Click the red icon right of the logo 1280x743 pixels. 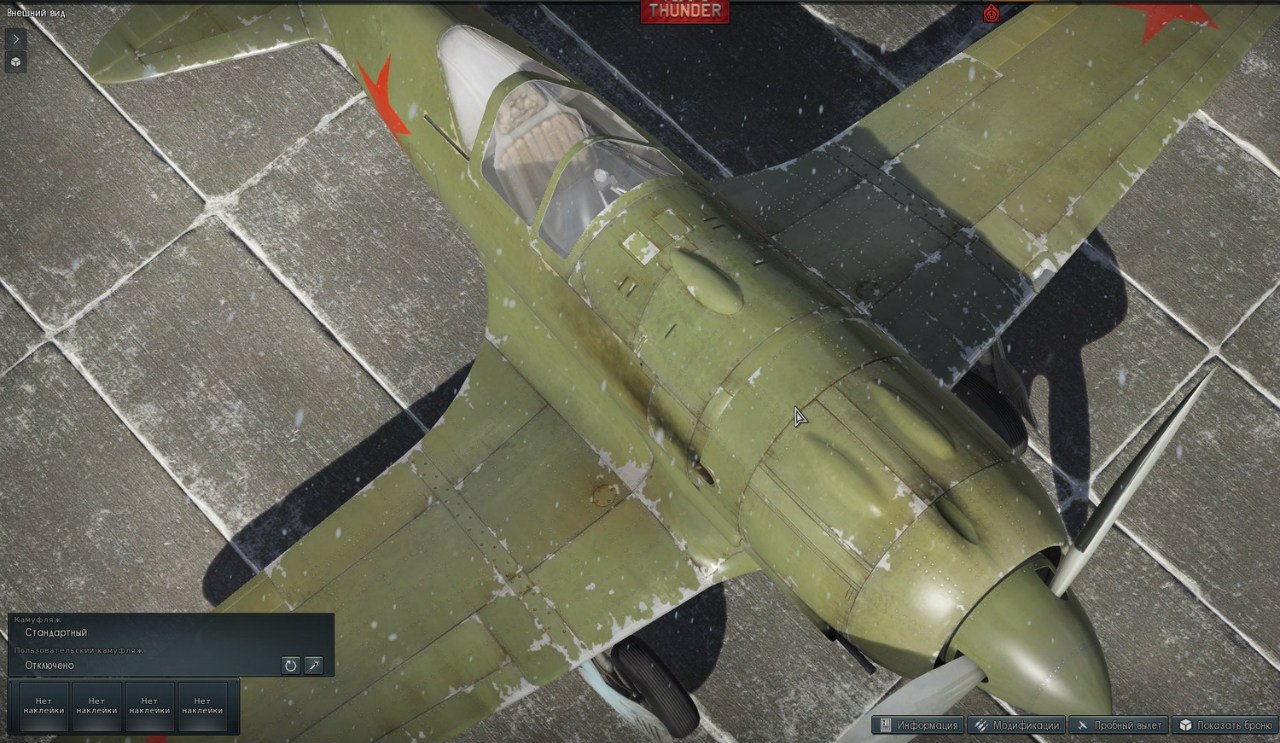[991, 12]
